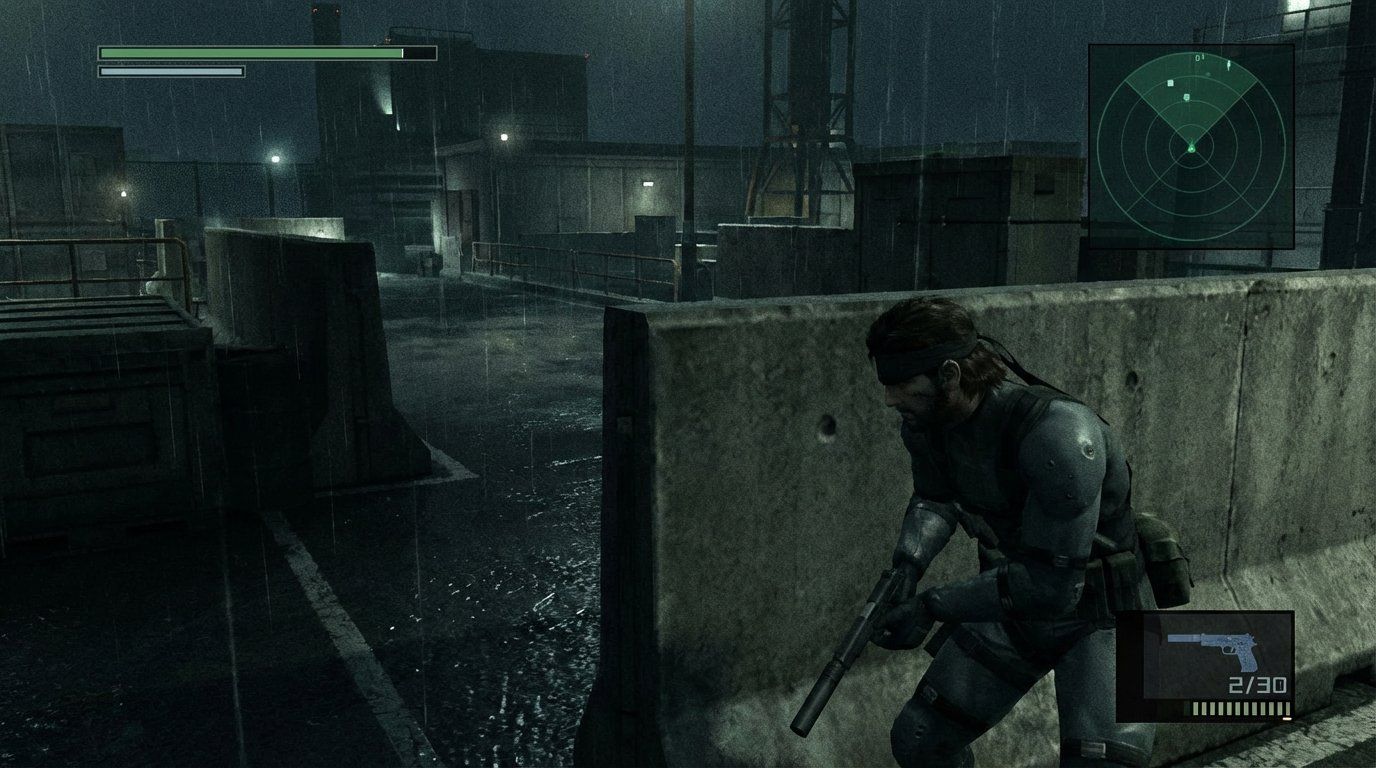This screenshot has height=768, width=1376.
Task: Collapse the stamina gauge under the health bar
Action: [170, 71]
